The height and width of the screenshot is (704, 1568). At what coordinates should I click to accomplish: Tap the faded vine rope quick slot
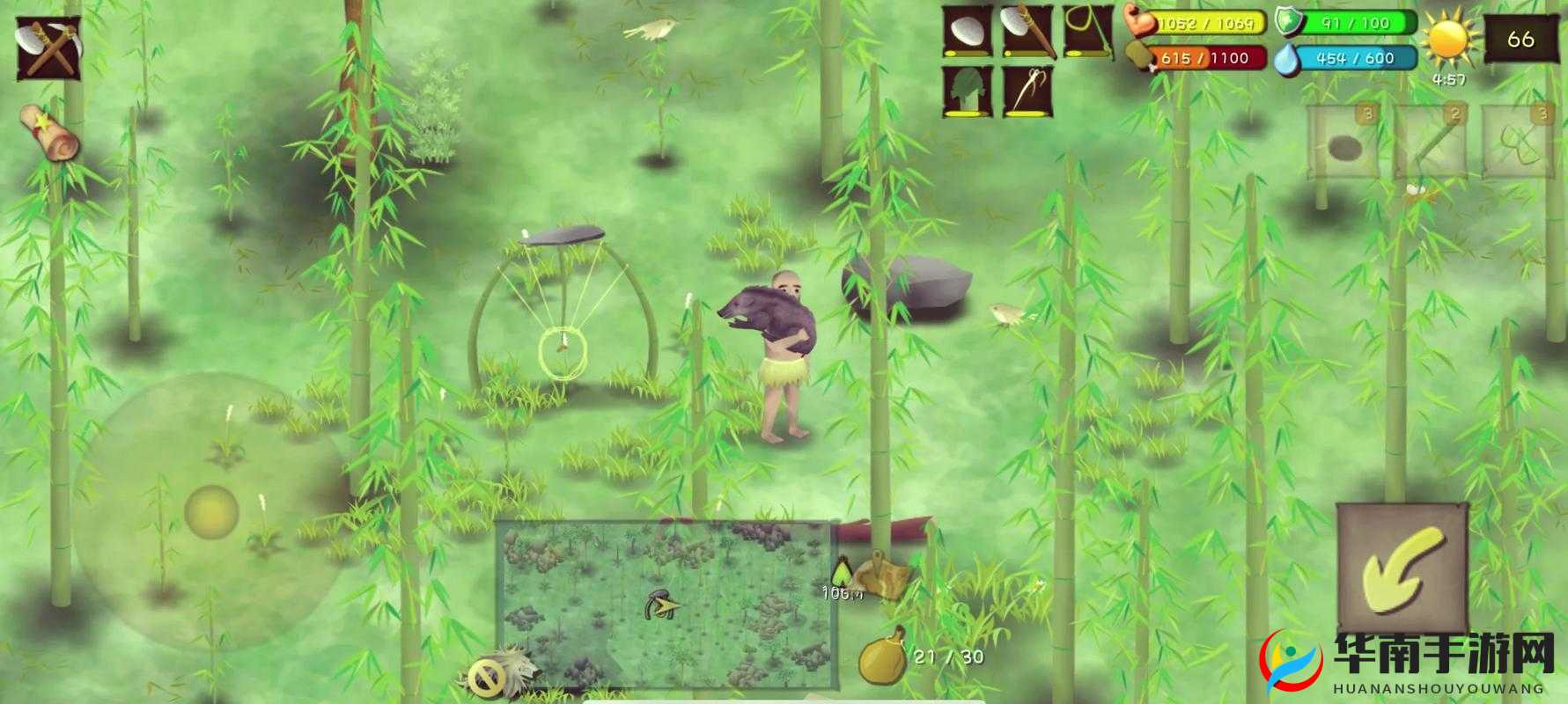click(1517, 142)
